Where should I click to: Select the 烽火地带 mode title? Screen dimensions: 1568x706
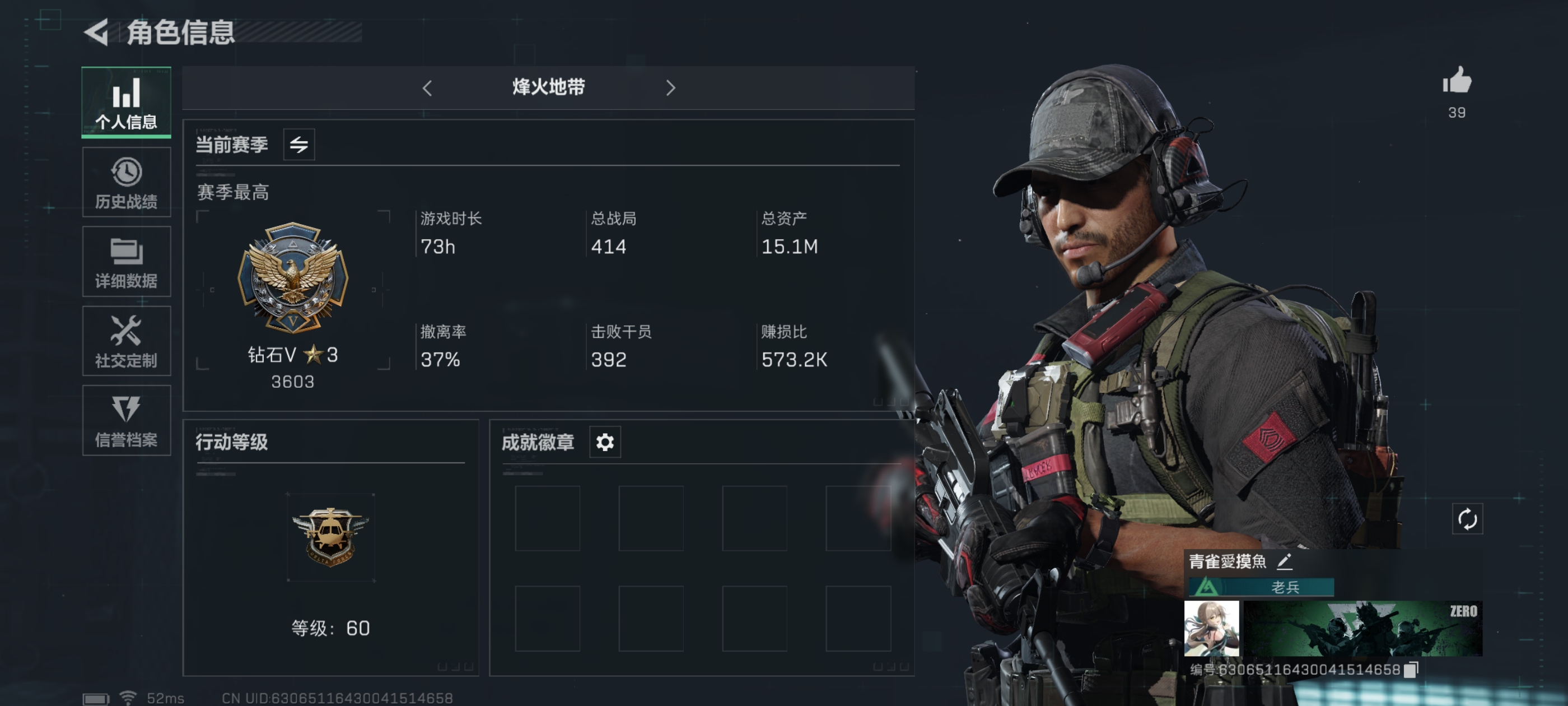pos(547,88)
